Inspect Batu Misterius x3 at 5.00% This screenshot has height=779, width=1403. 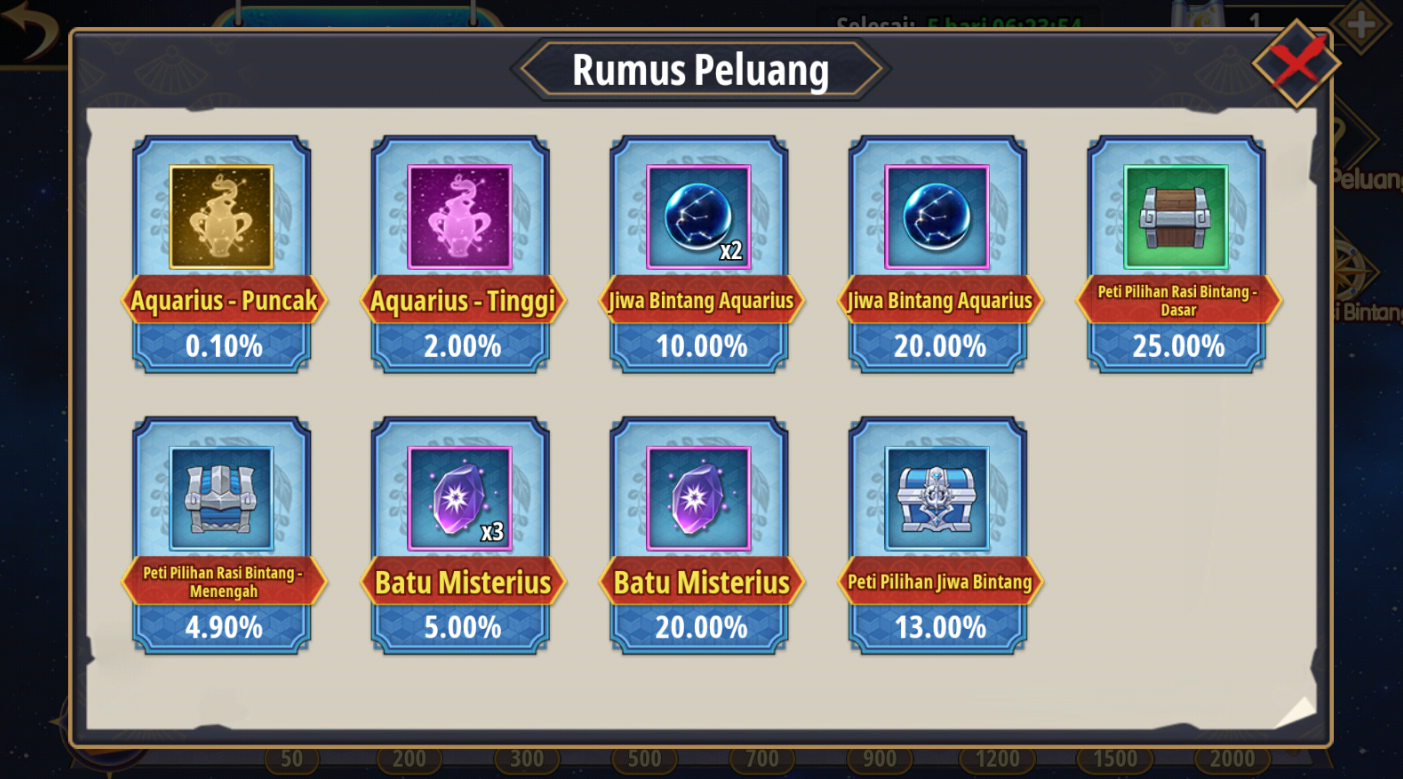tap(460, 498)
